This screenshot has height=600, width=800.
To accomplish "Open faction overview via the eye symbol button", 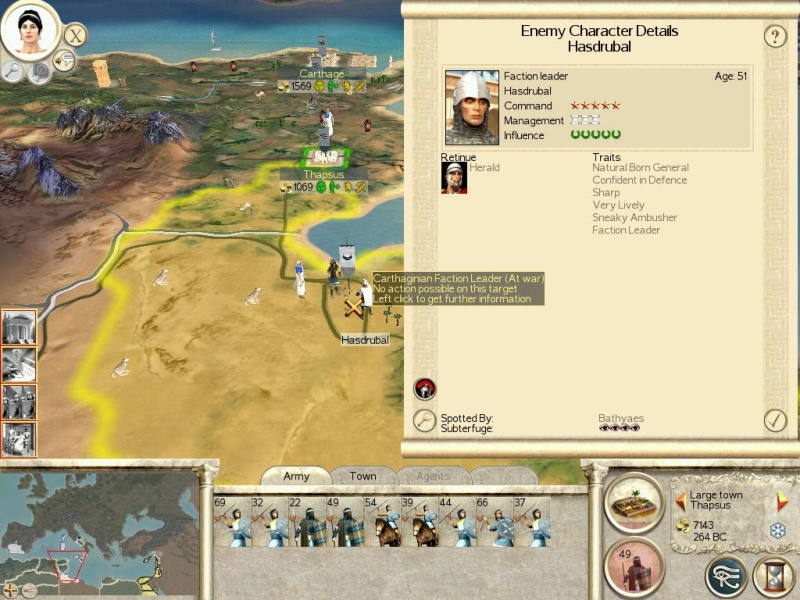I will coord(725,576).
